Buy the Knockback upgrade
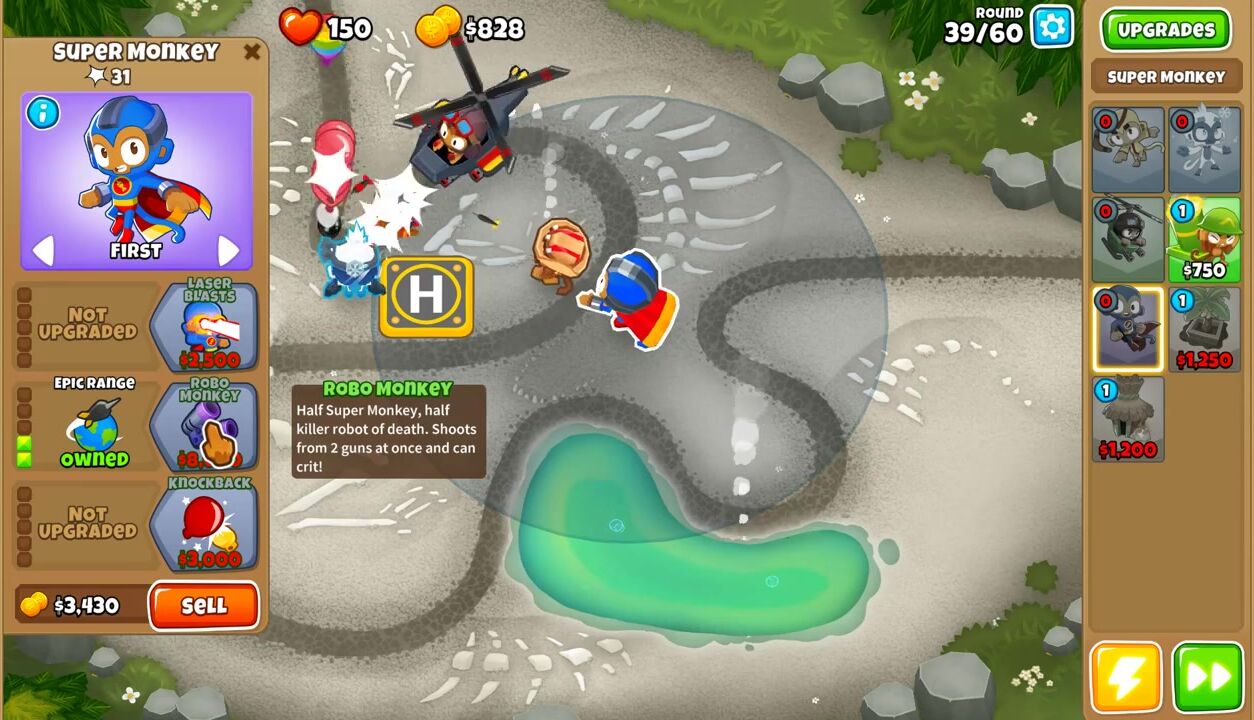Screen dimensions: 1254x720 tap(206, 526)
